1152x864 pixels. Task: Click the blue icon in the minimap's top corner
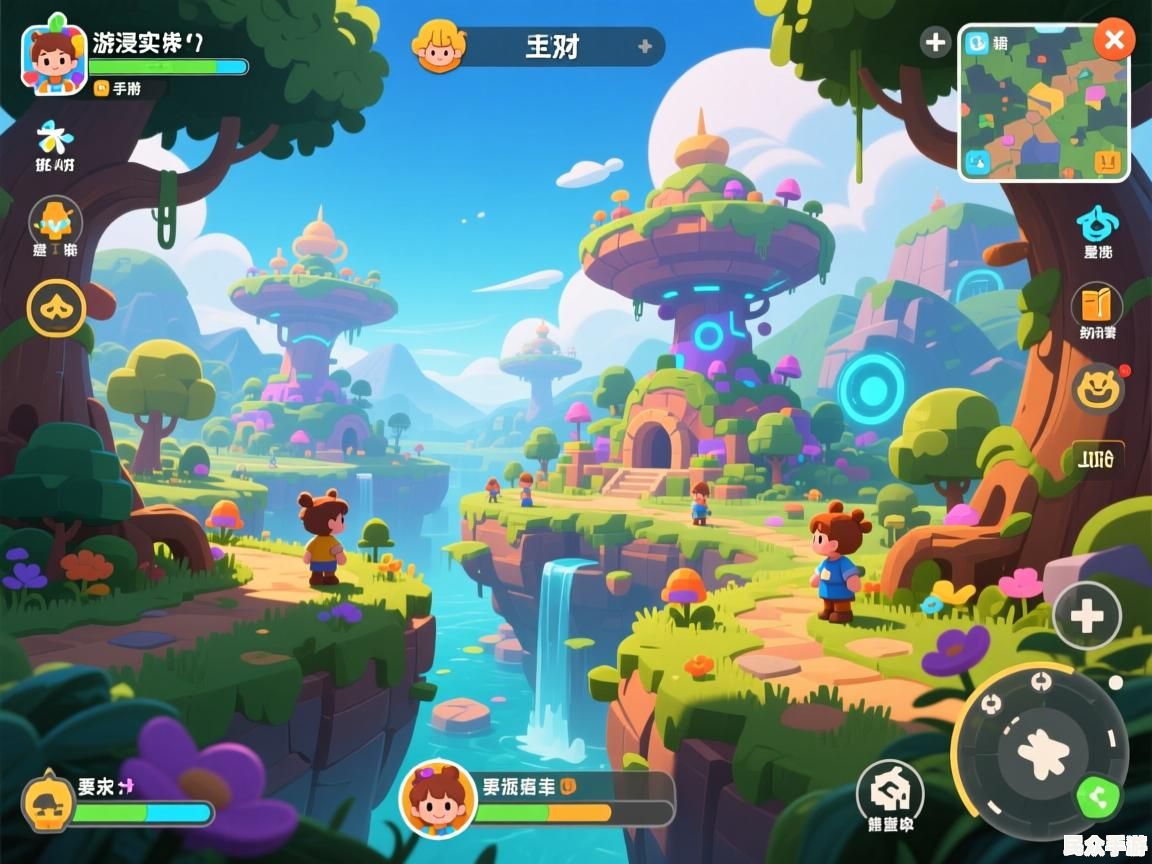[977, 42]
